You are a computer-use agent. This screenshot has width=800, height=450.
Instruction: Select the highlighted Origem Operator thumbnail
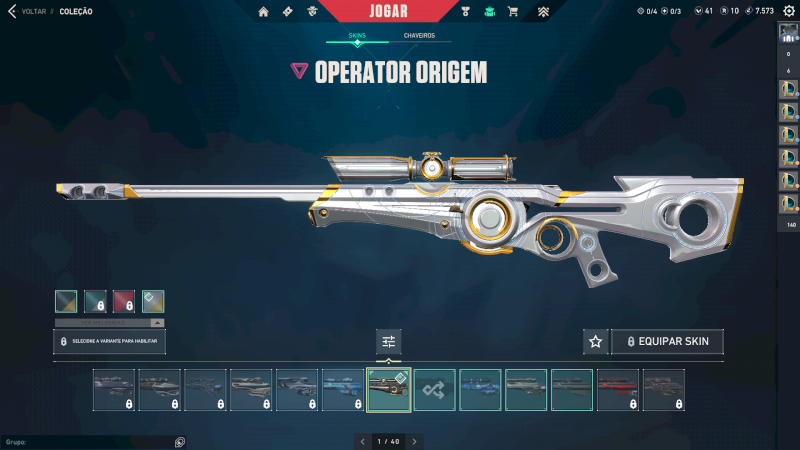(x=389, y=390)
